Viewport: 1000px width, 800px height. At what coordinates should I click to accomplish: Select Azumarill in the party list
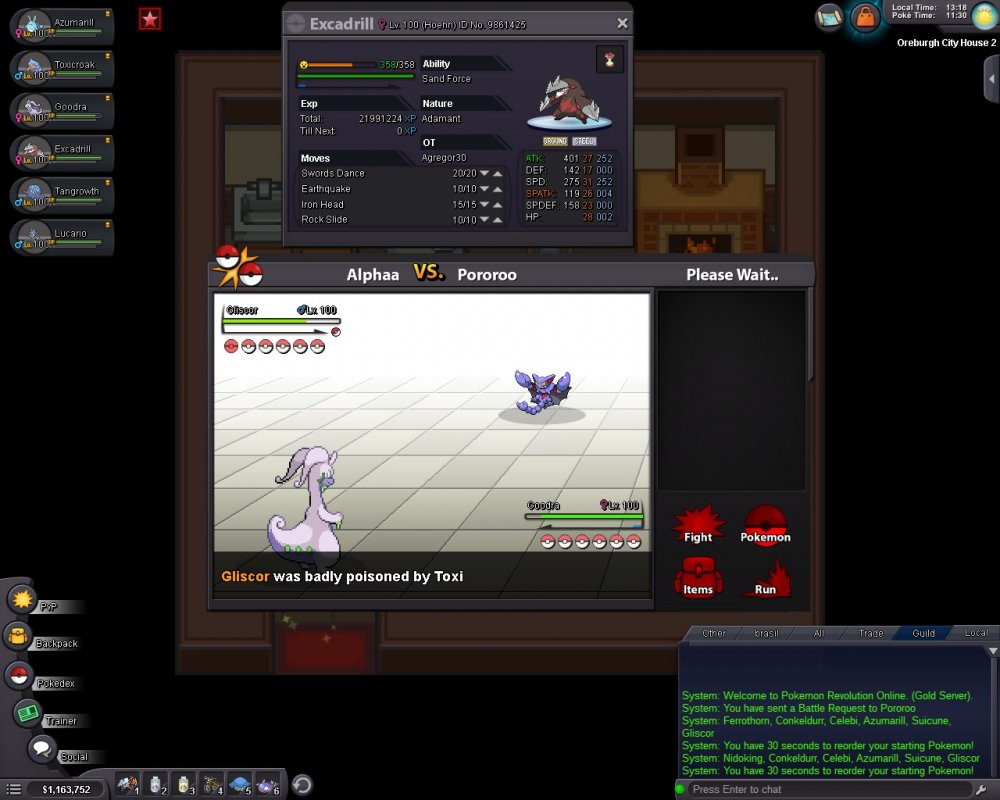click(x=62, y=27)
